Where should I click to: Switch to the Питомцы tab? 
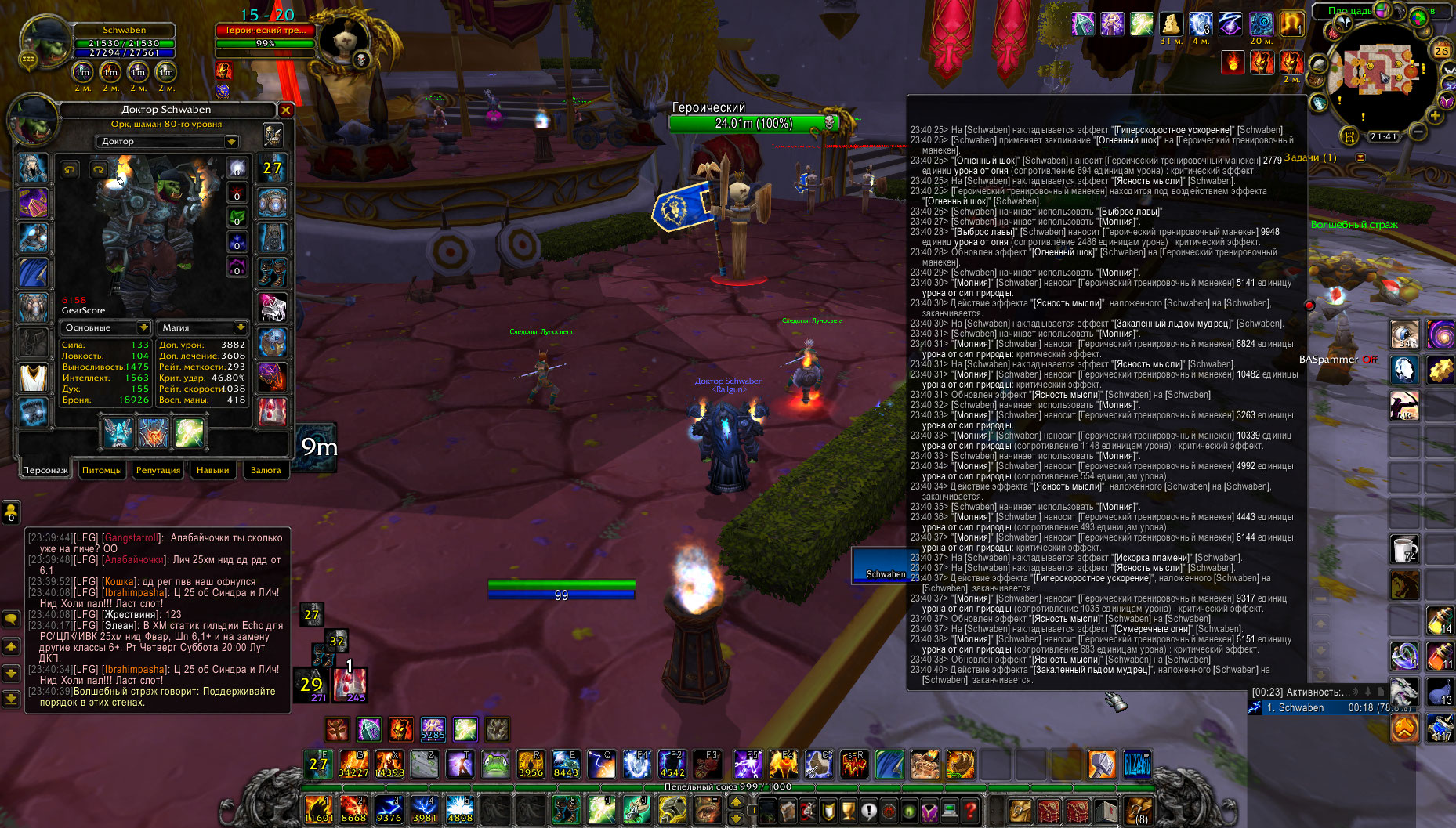(102, 470)
